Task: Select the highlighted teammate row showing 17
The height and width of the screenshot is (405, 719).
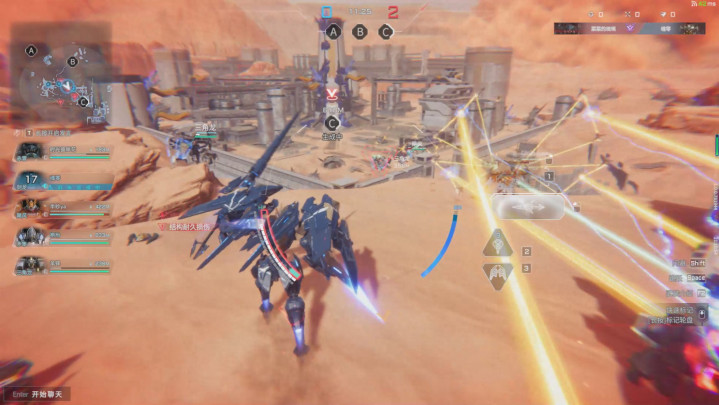Action: pyautogui.click(x=62, y=181)
